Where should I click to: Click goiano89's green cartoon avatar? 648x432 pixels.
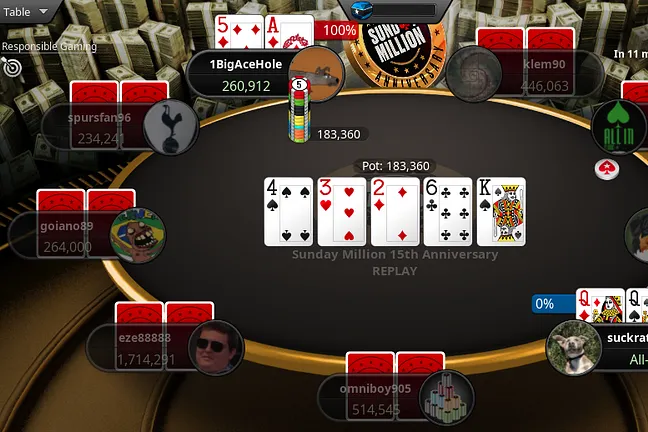137,235
